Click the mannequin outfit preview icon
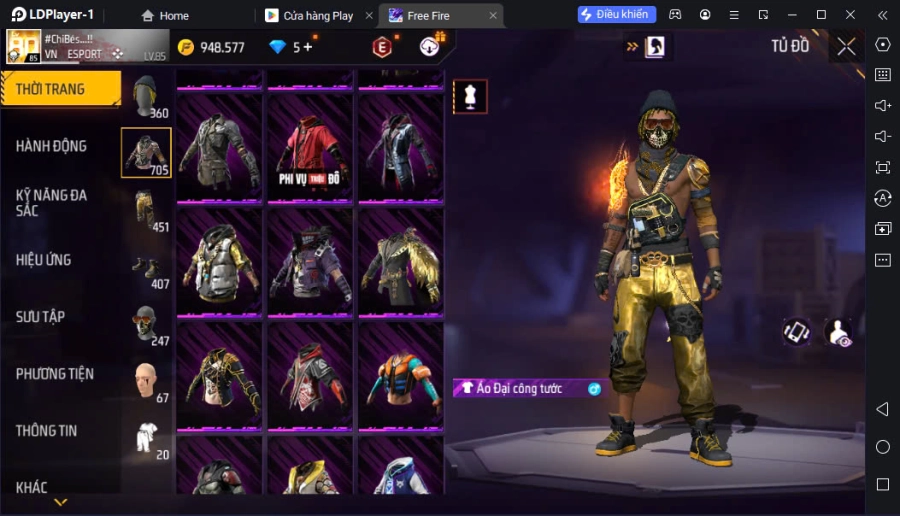The height and width of the screenshot is (516, 900). [470, 96]
